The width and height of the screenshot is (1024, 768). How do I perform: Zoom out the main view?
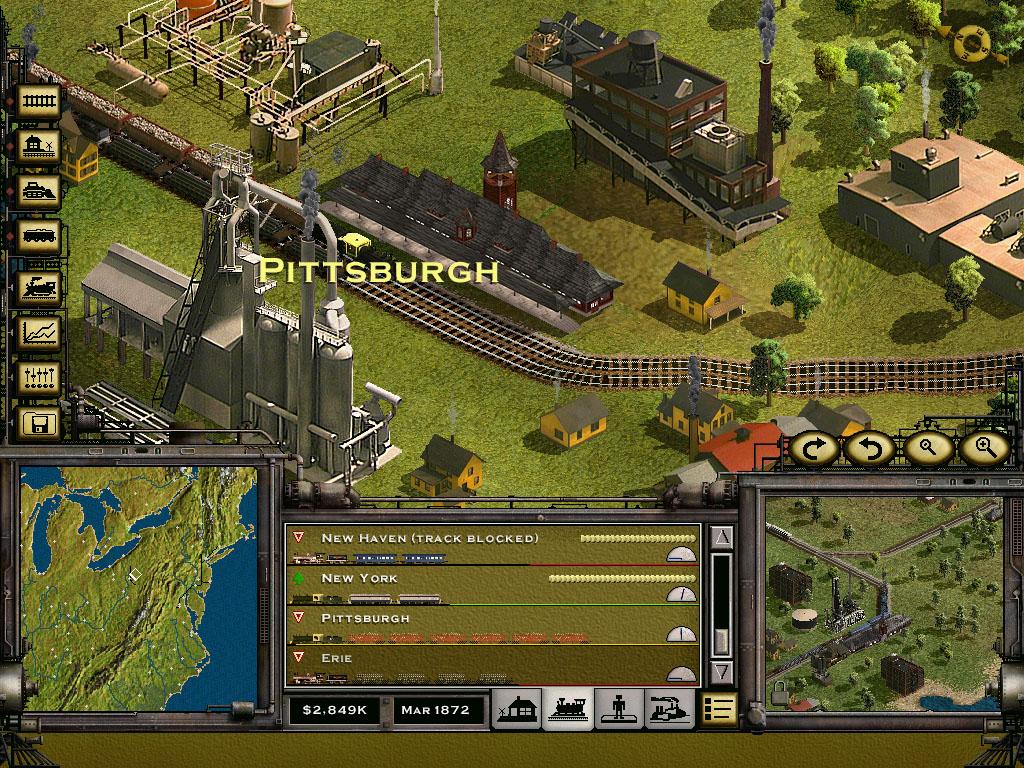928,448
